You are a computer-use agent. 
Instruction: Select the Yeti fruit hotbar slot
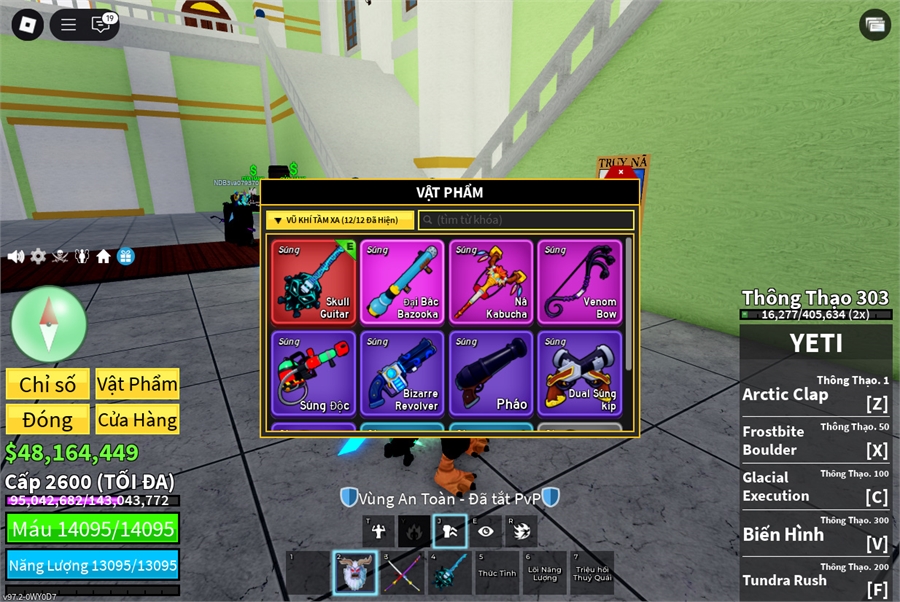[354, 573]
